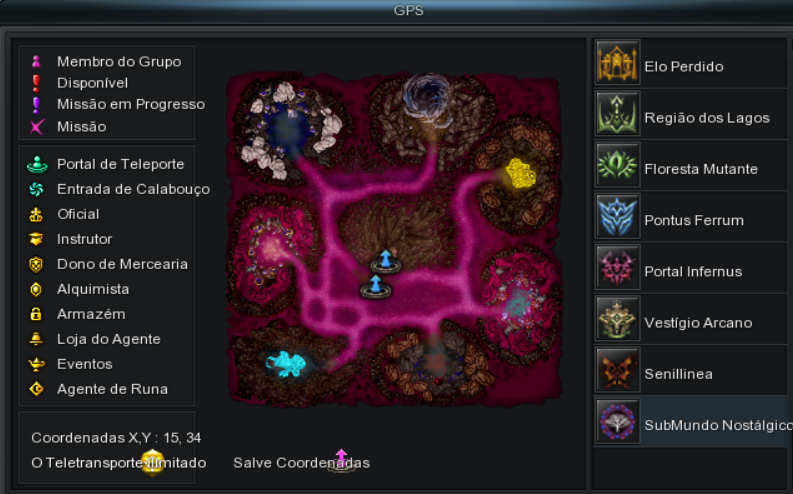Click the yellow marker on the map
This screenshot has width=793, height=494.
click(x=519, y=173)
